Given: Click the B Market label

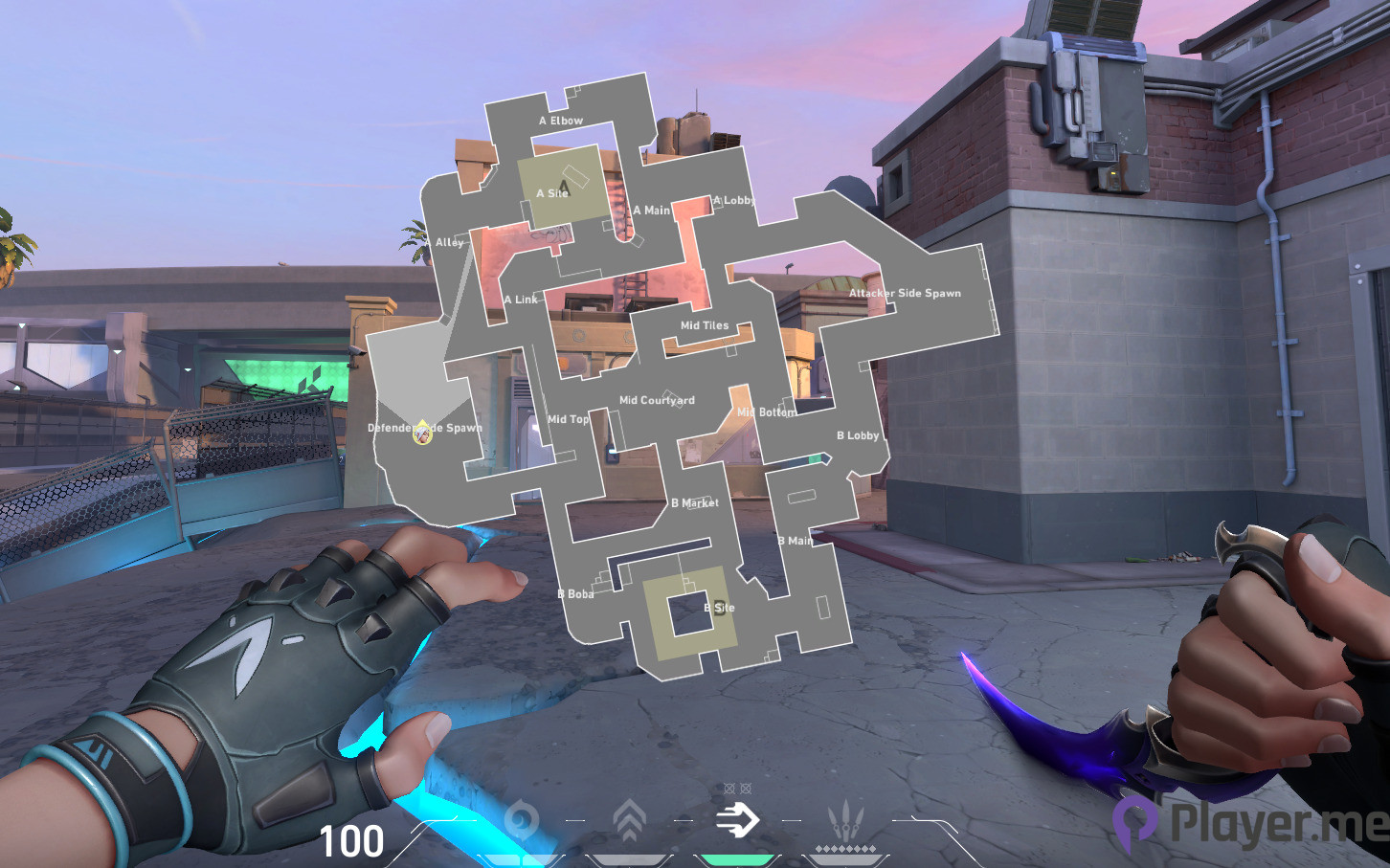Looking at the screenshot, I should pos(696,502).
